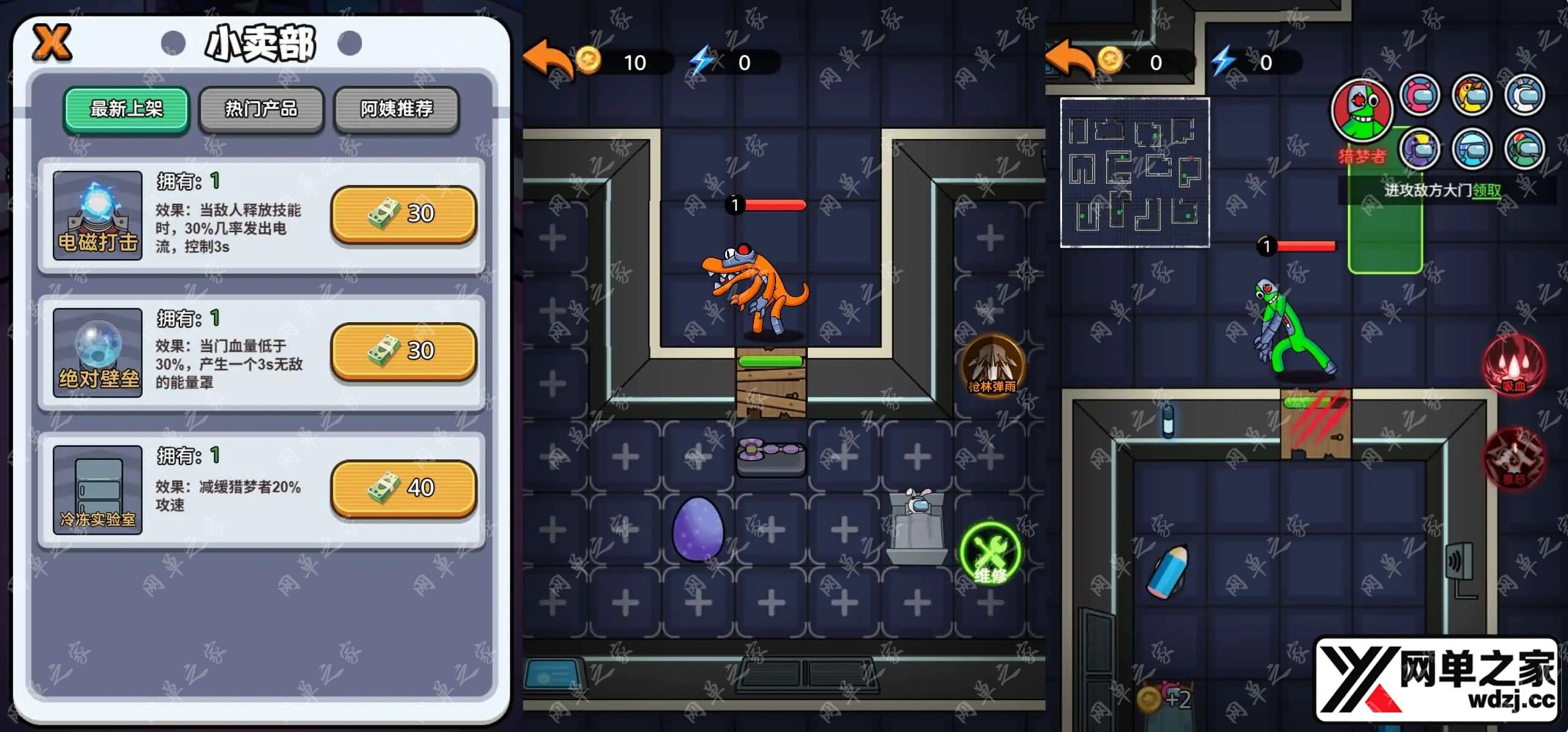Open the room layout minimap
The image size is (1568, 732).
coord(1134,173)
